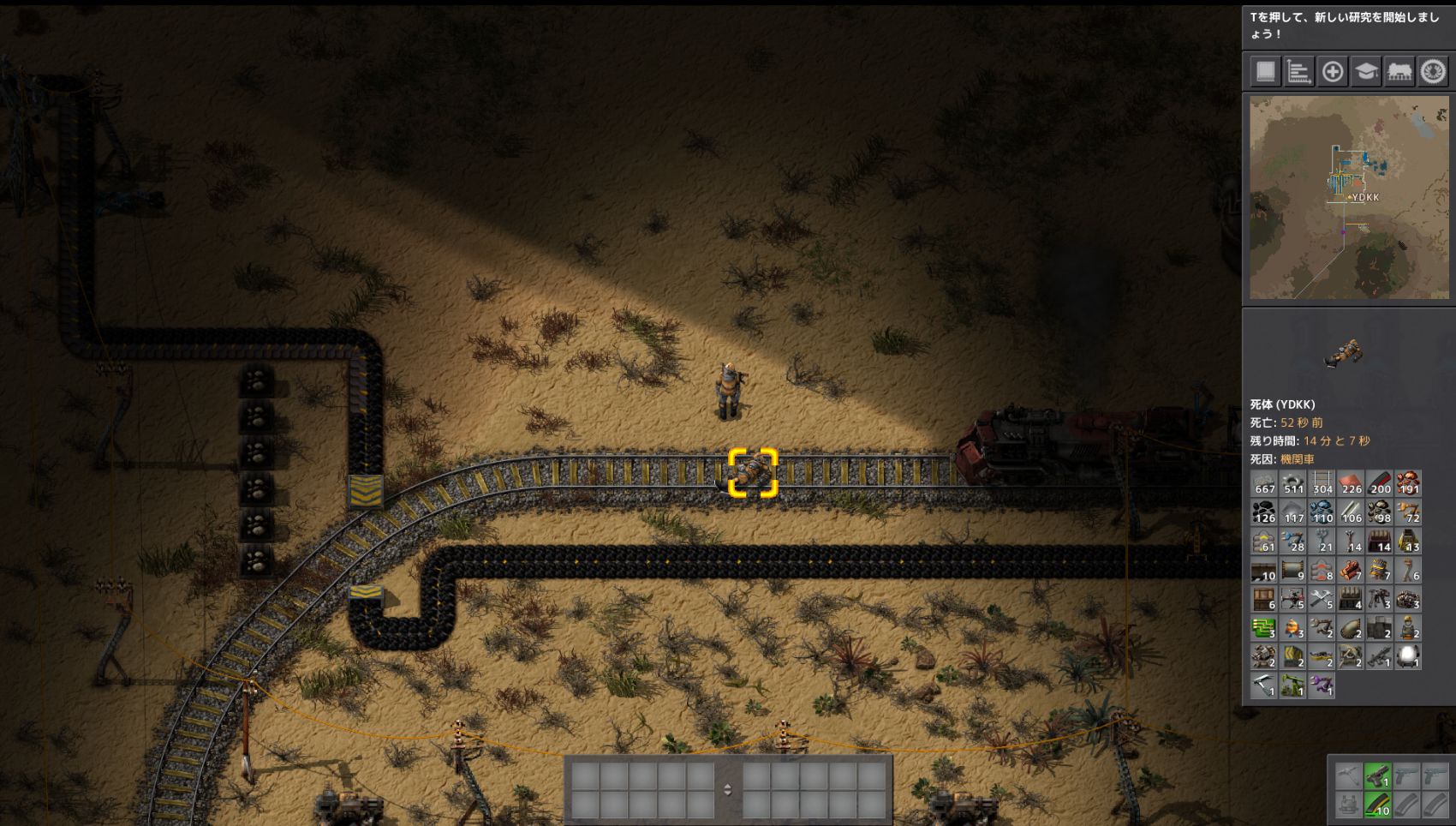
Task: Select the 7 wood logs slot
Action: [x=1351, y=570]
